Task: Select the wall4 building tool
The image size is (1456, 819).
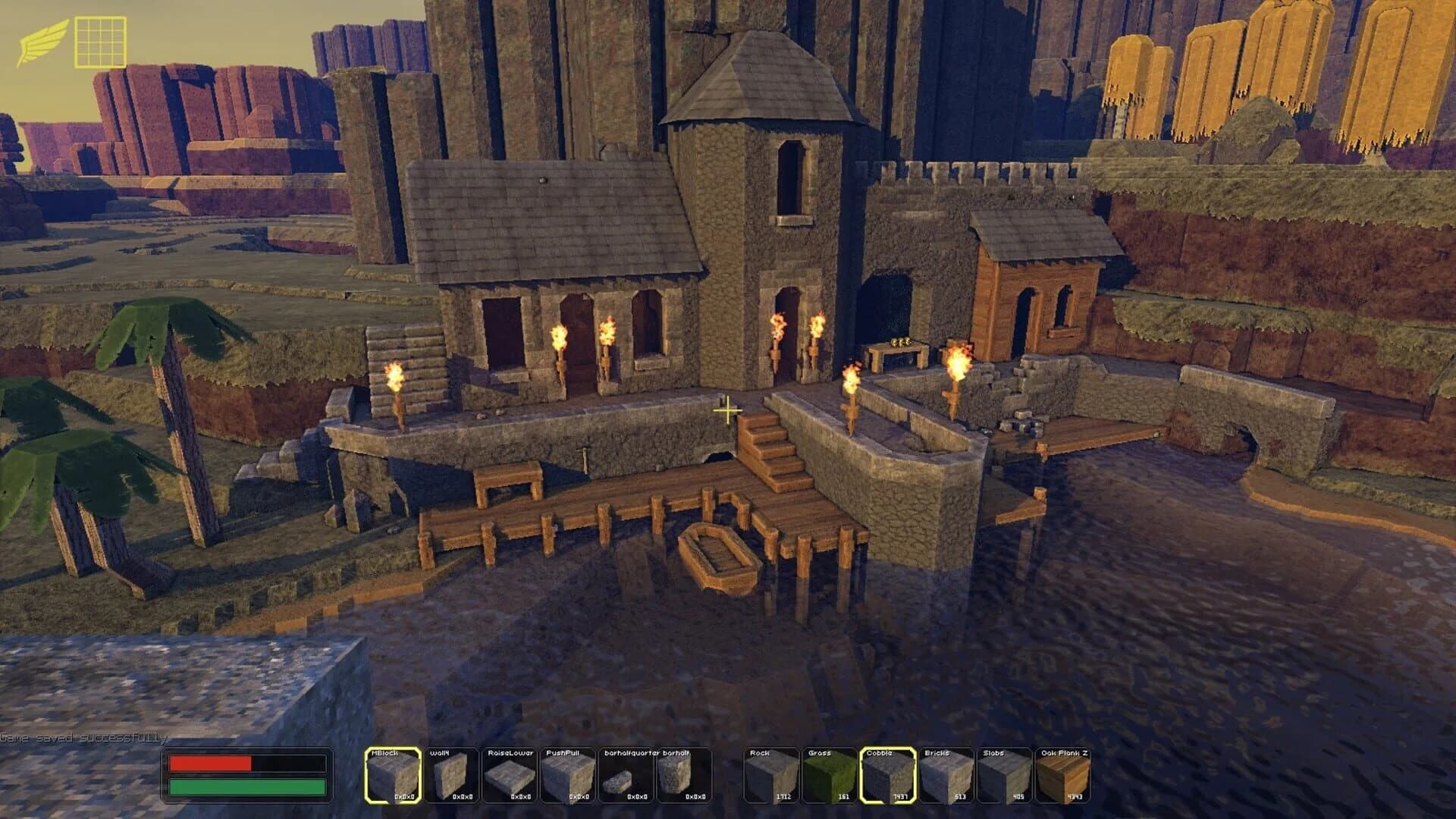Action: tap(450, 773)
